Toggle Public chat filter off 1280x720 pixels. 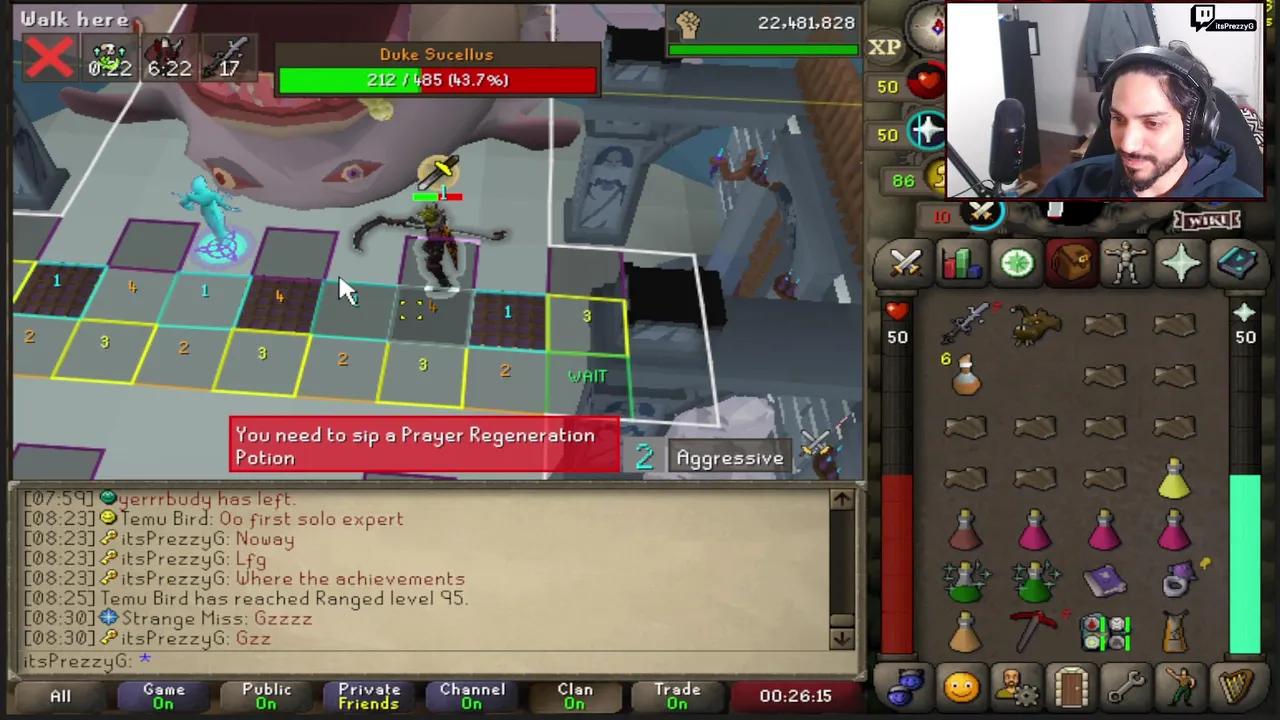coord(266,695)
